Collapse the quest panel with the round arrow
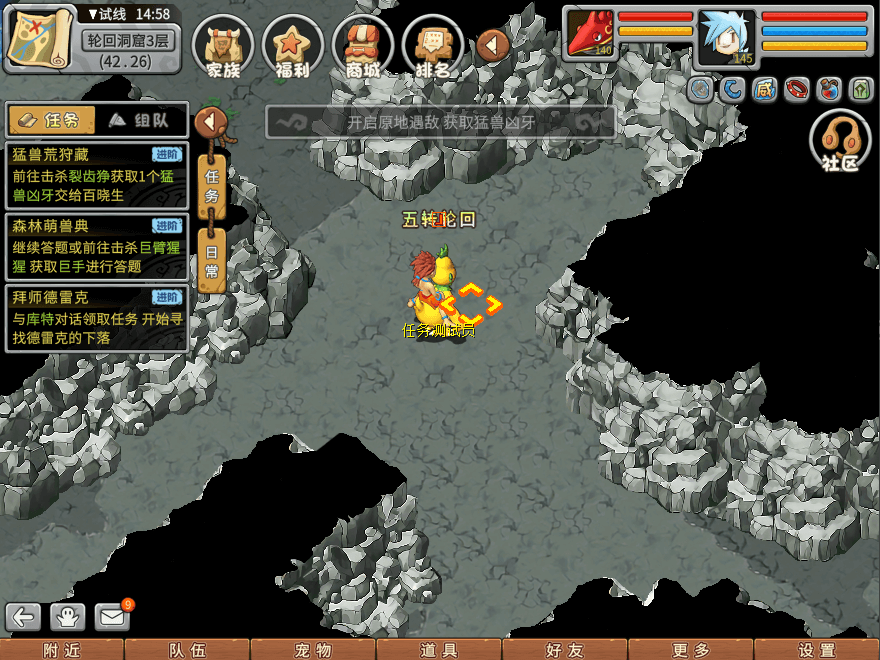This screenshot has height=660, width=880. point(211,122)
